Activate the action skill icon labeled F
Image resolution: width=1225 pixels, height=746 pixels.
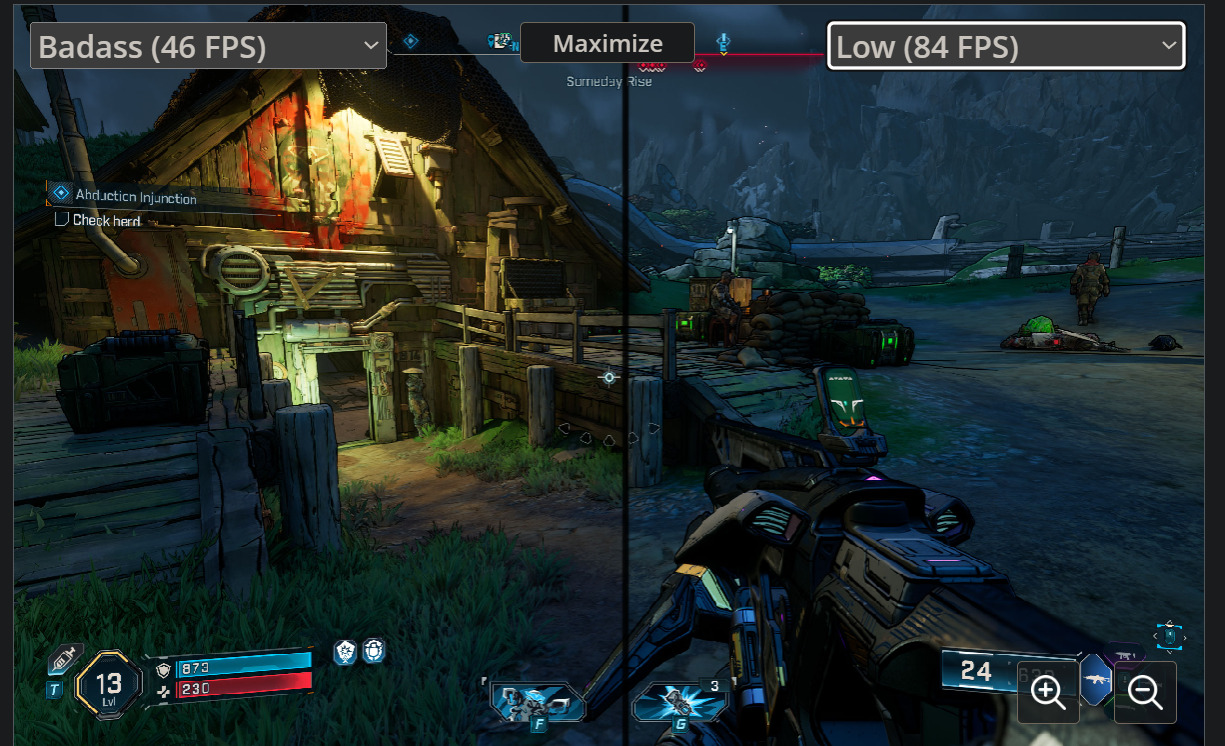(x=537, y=702)
